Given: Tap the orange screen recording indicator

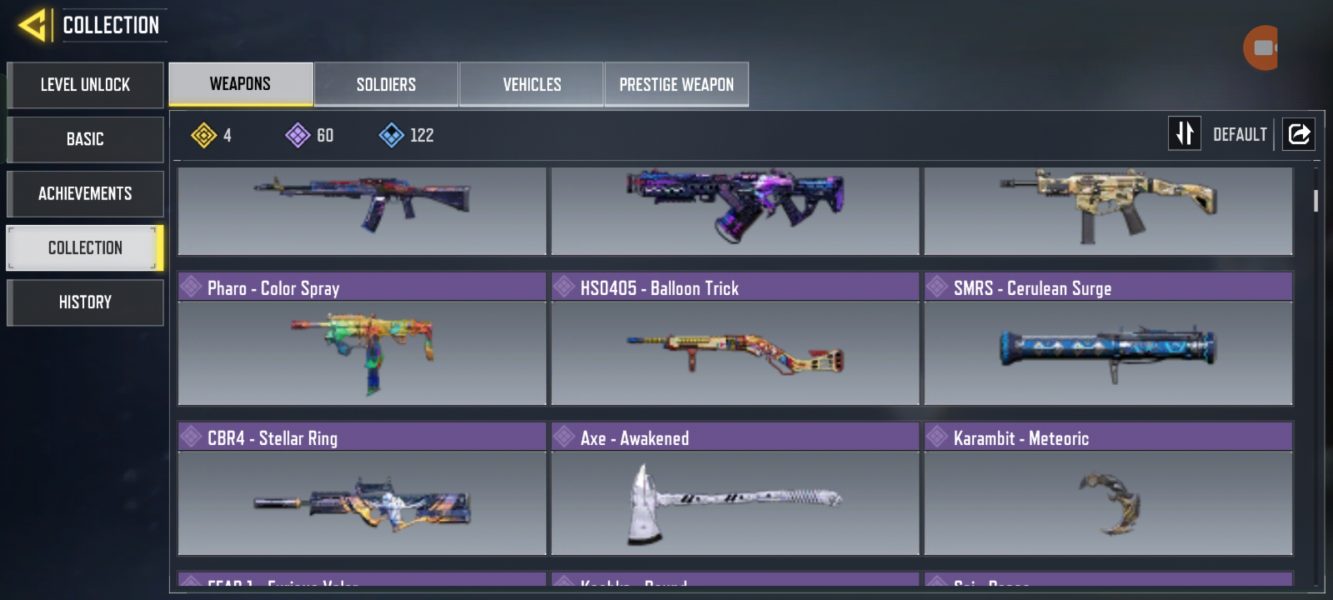Looking at the screenshot, I should [x=1260, y=48].
